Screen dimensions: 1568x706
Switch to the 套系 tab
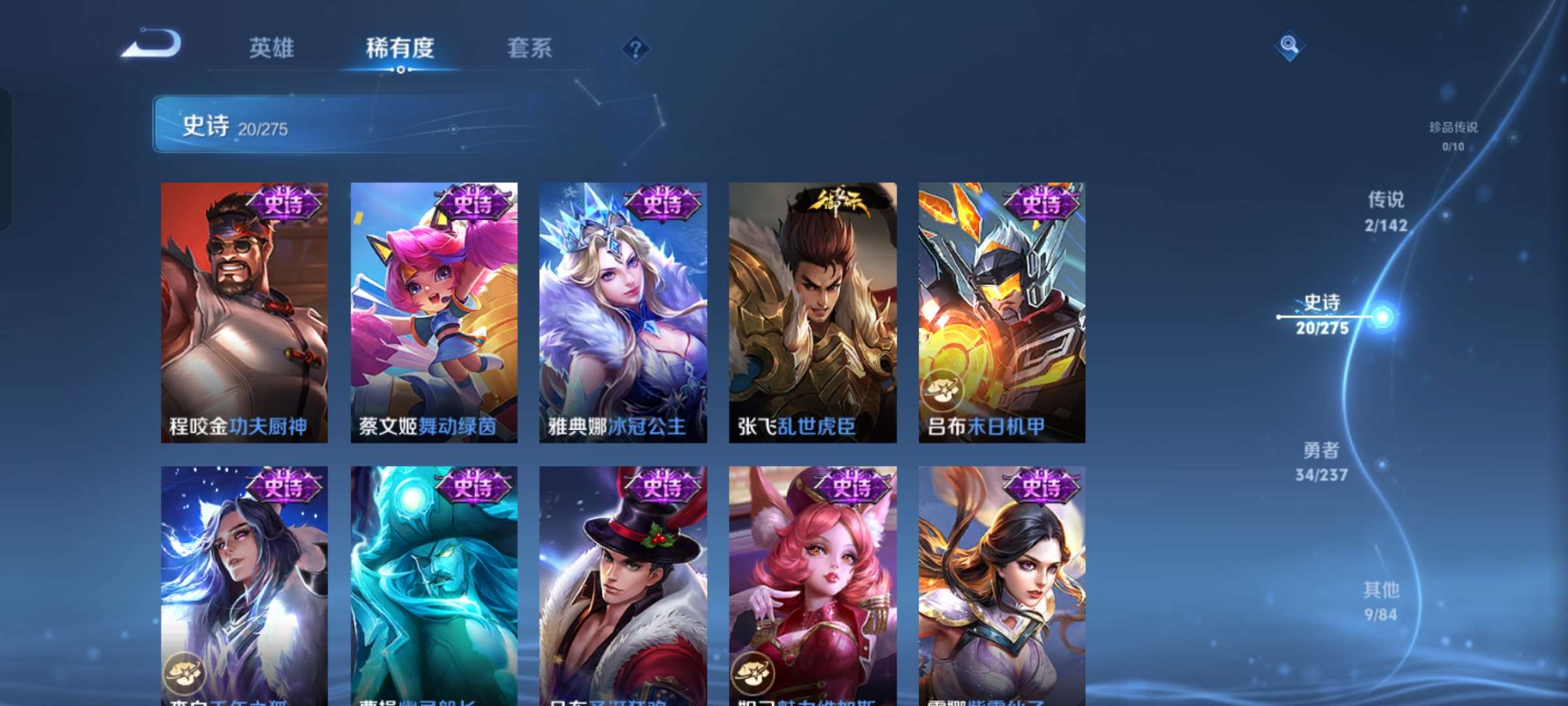[531, 47]
